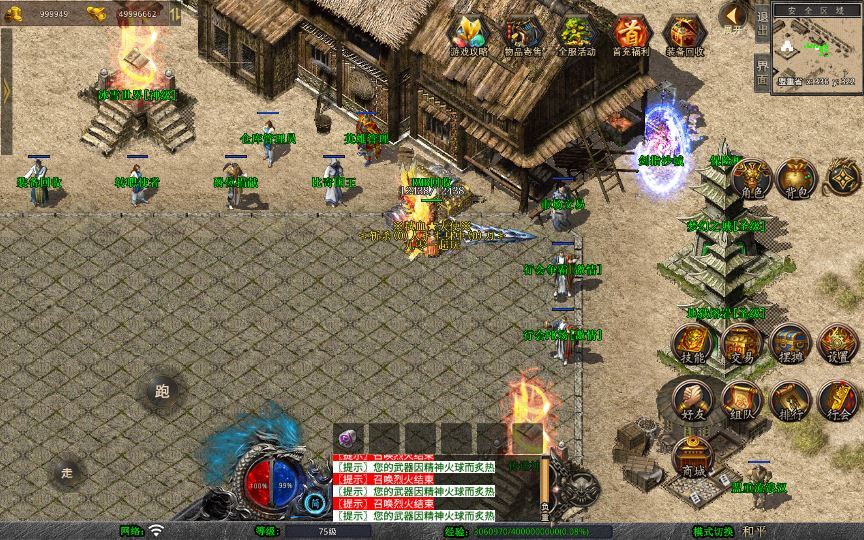This screenshot has height=540, width=864.
Task: Click the 界面 interface button
Action: tap(762, 73)
